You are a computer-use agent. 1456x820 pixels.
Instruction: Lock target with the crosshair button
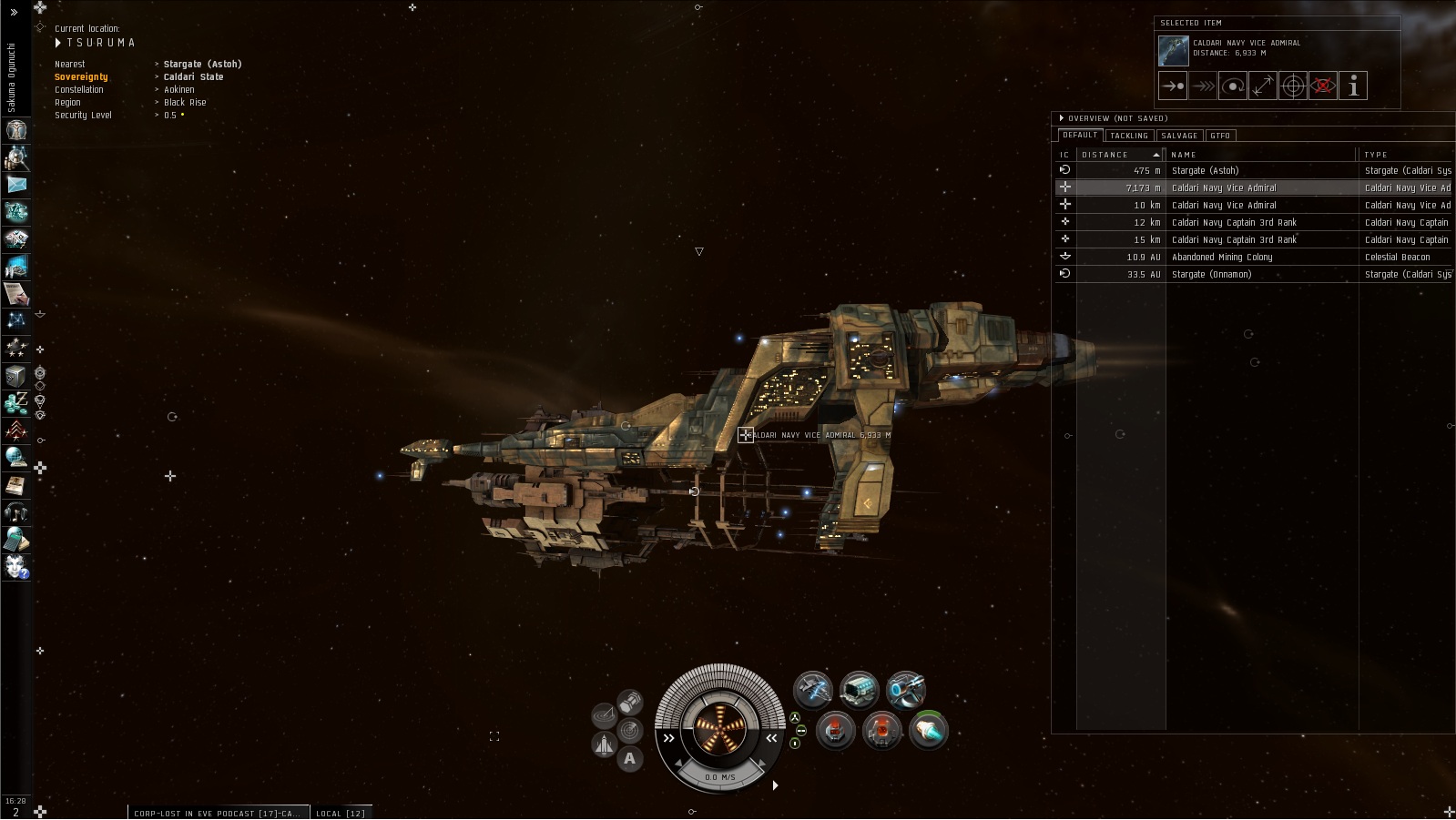tap(1293, 86)
